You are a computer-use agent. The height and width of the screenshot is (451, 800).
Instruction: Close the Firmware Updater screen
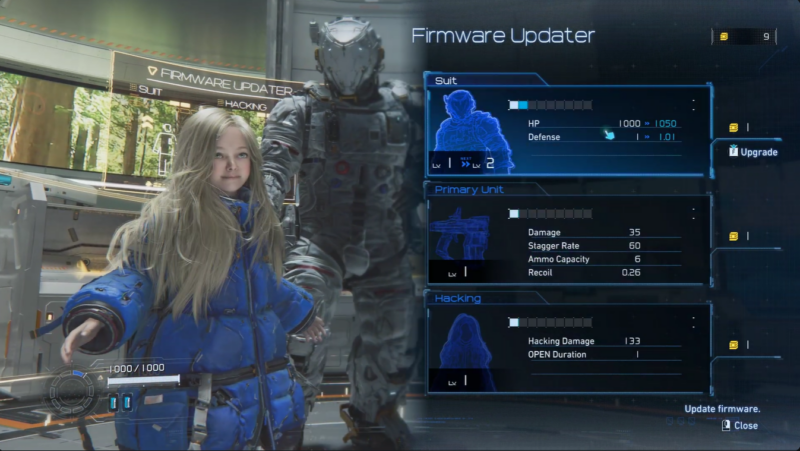click(x=739, y=425)
